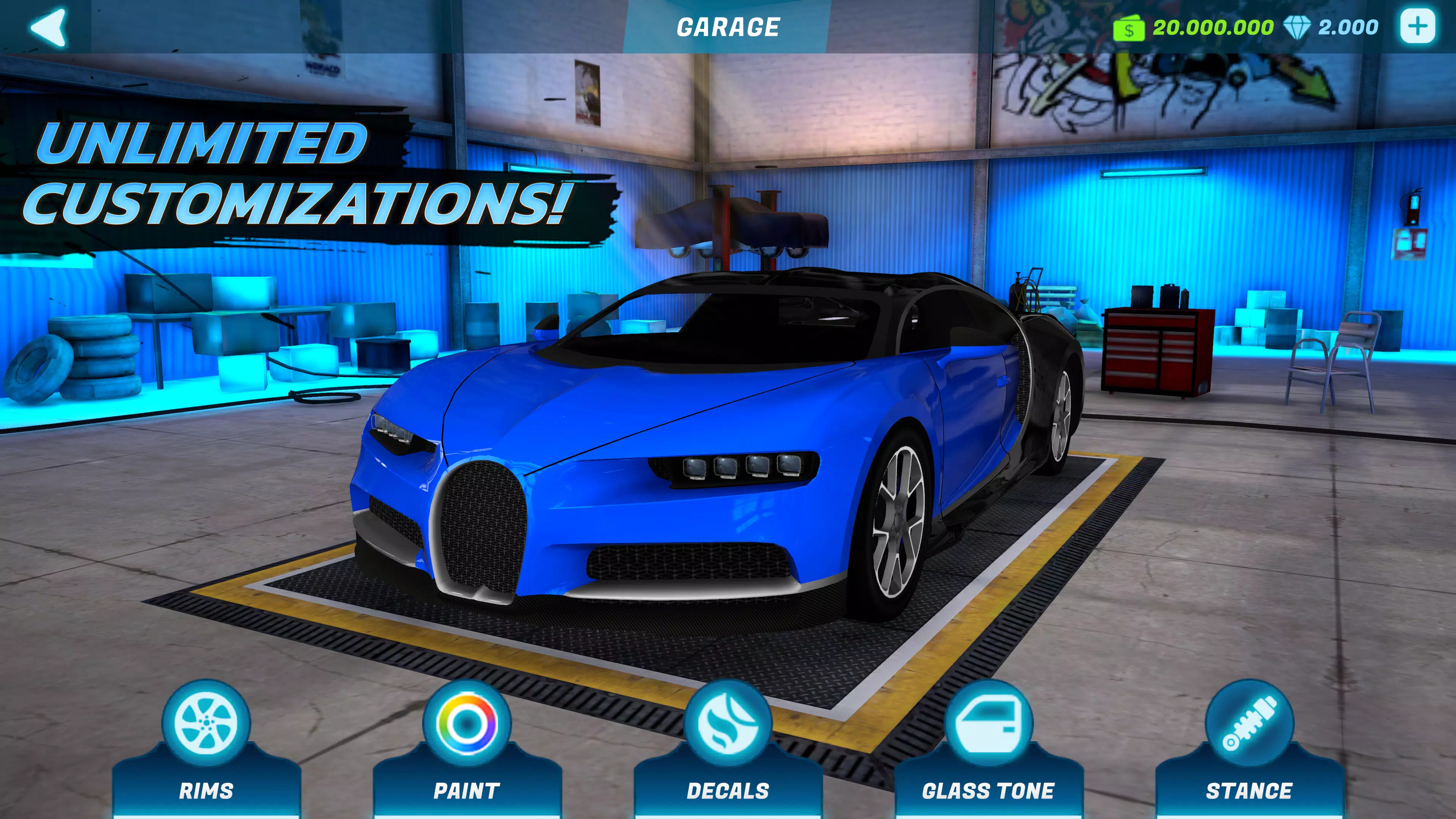Viewport: 1456px width, 819px height.
Task: Select Glass Tone customization
Action: [988, 746]
